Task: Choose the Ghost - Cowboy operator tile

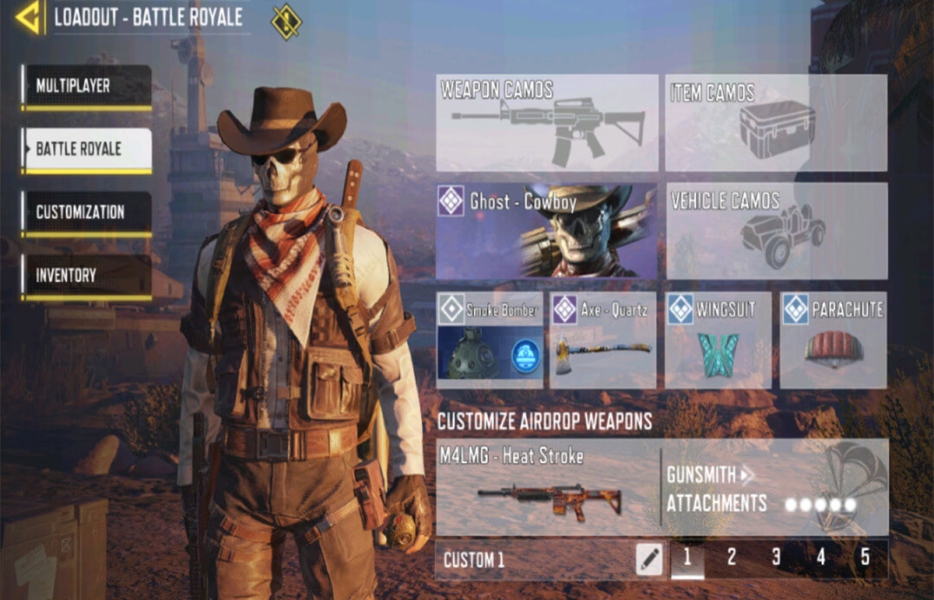Action: click(x=547, y=231)
